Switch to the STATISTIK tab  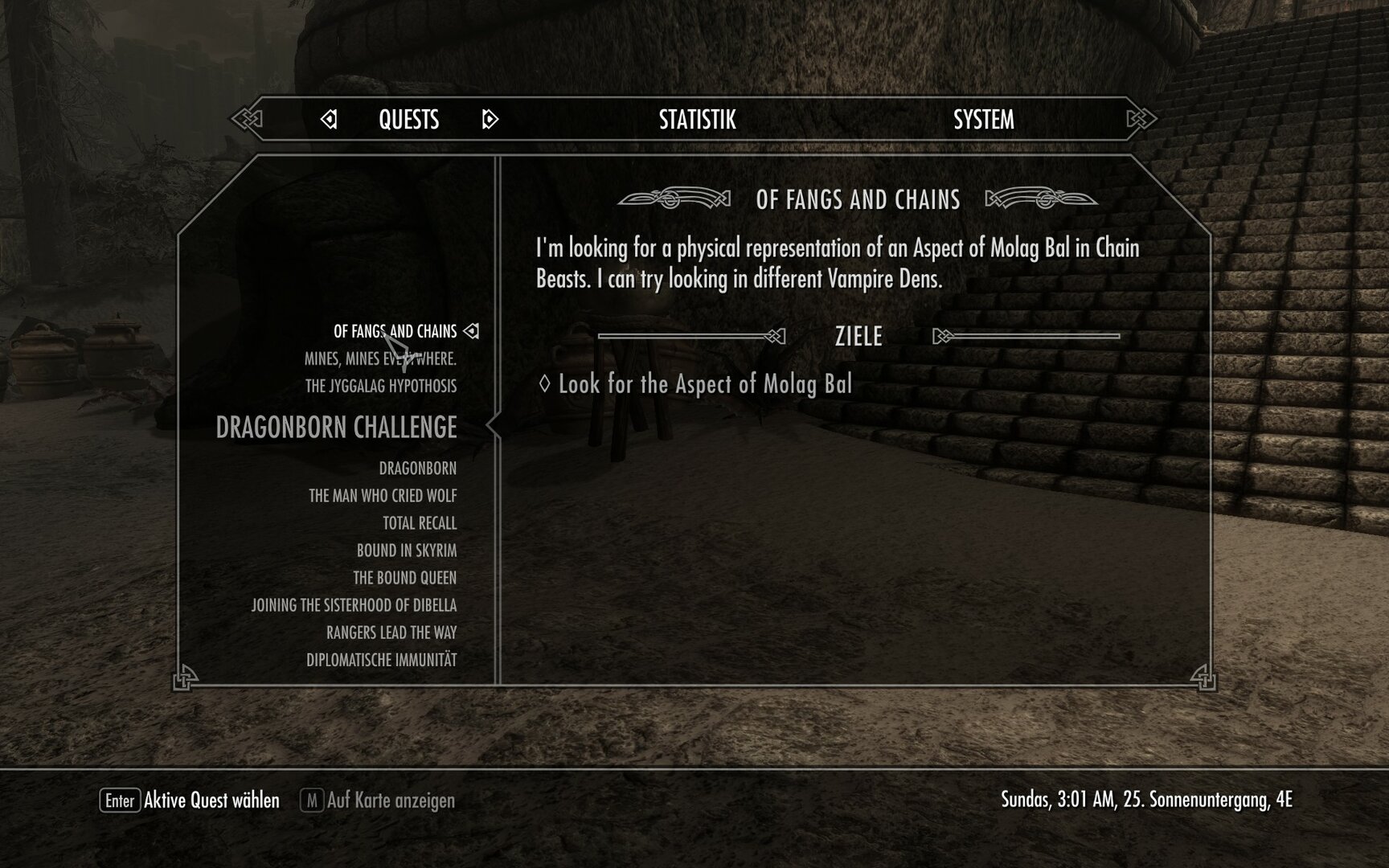coord(696,121)
